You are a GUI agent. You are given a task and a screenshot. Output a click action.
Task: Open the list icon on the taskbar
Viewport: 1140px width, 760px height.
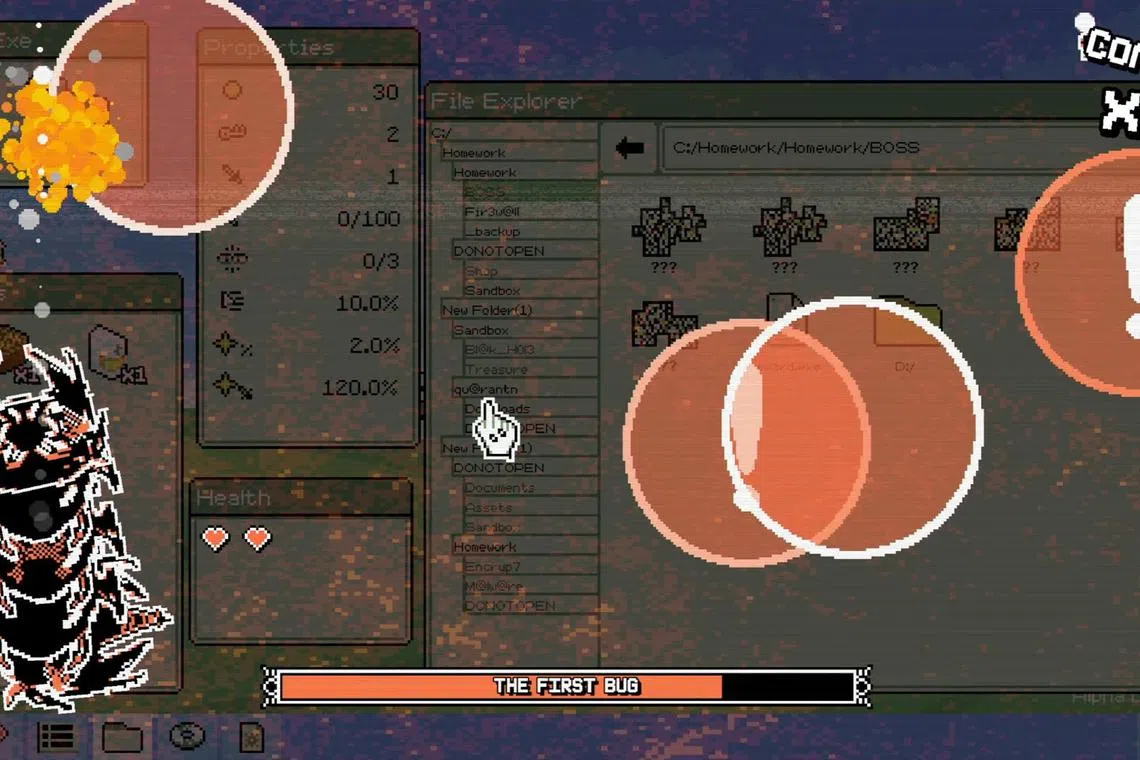pos(57,738)
